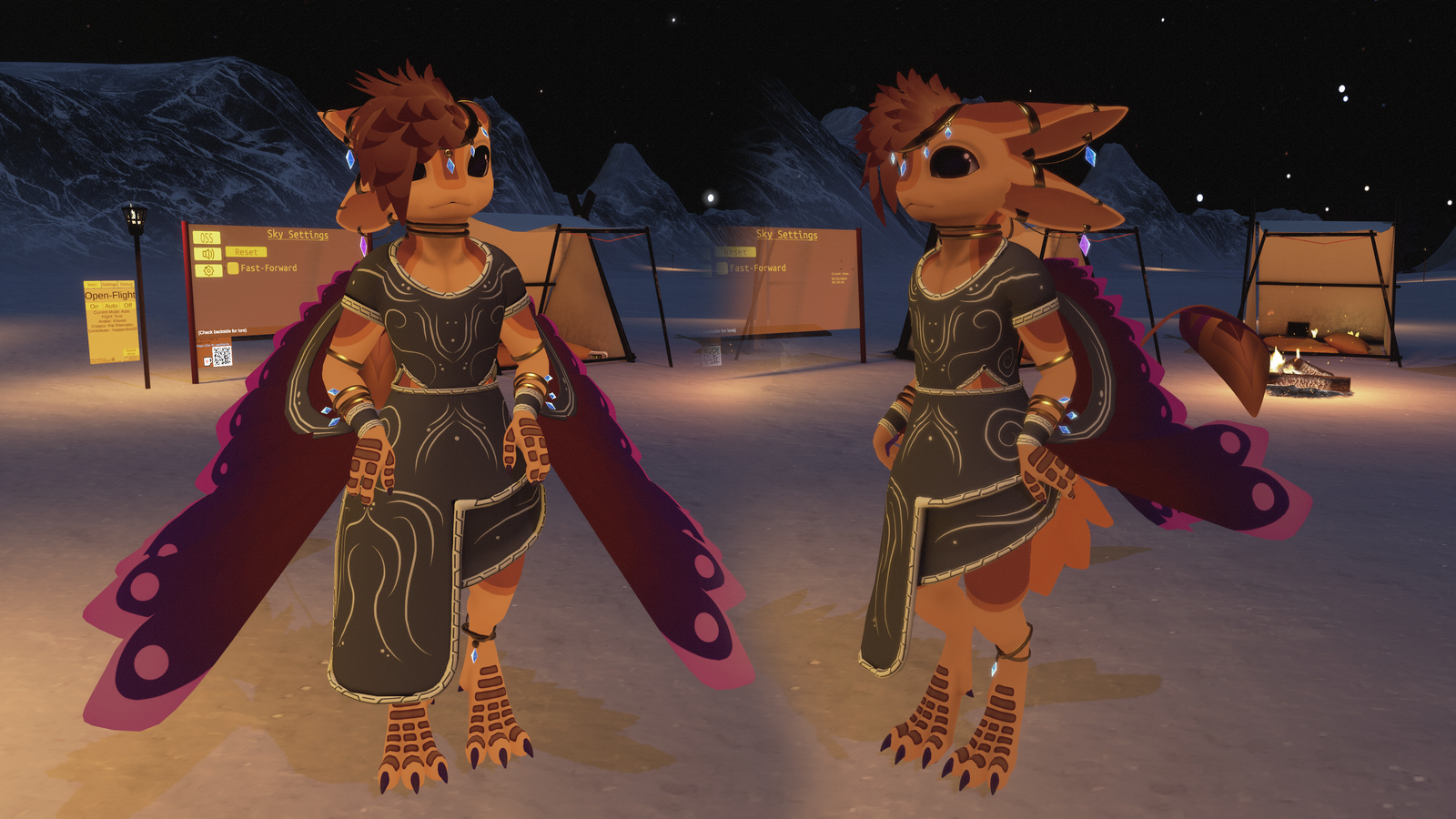Click Reset beside the speaker icon
This screenshot has width=1456, height=819.
[246, 252]
